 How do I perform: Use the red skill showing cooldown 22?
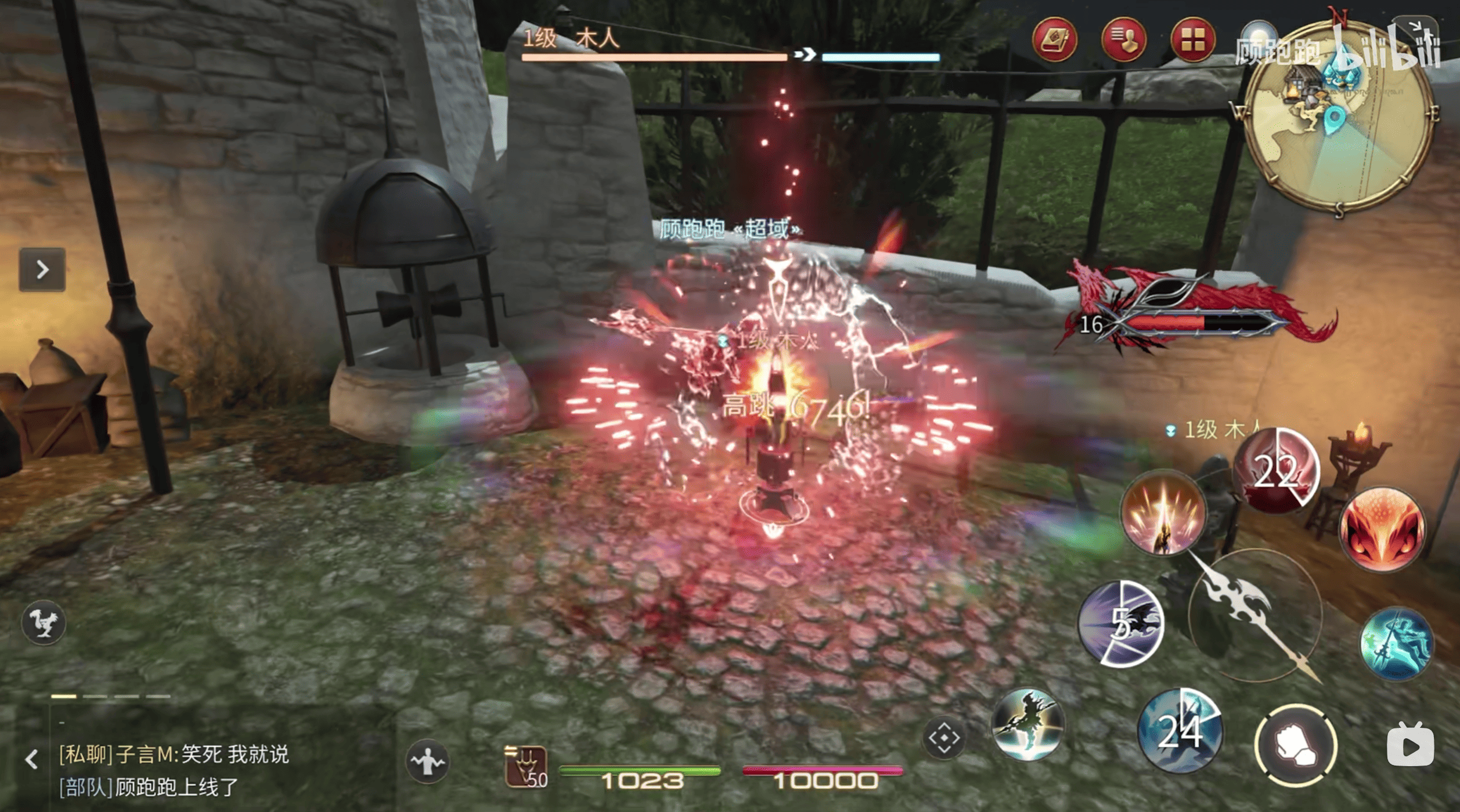[x=1276, y=471]
